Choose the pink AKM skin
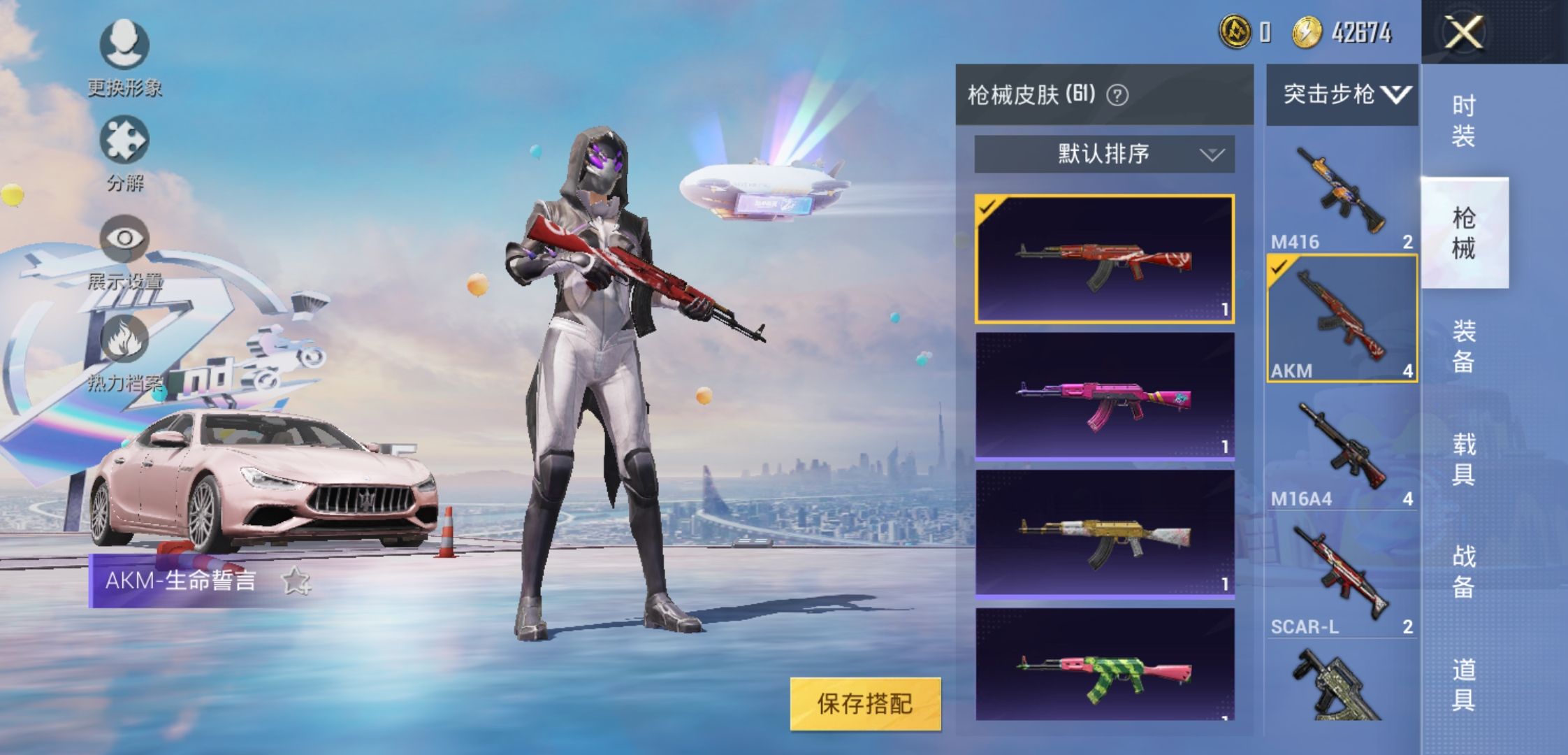This screenshot has height=755, width=1568. point(1104,396)
